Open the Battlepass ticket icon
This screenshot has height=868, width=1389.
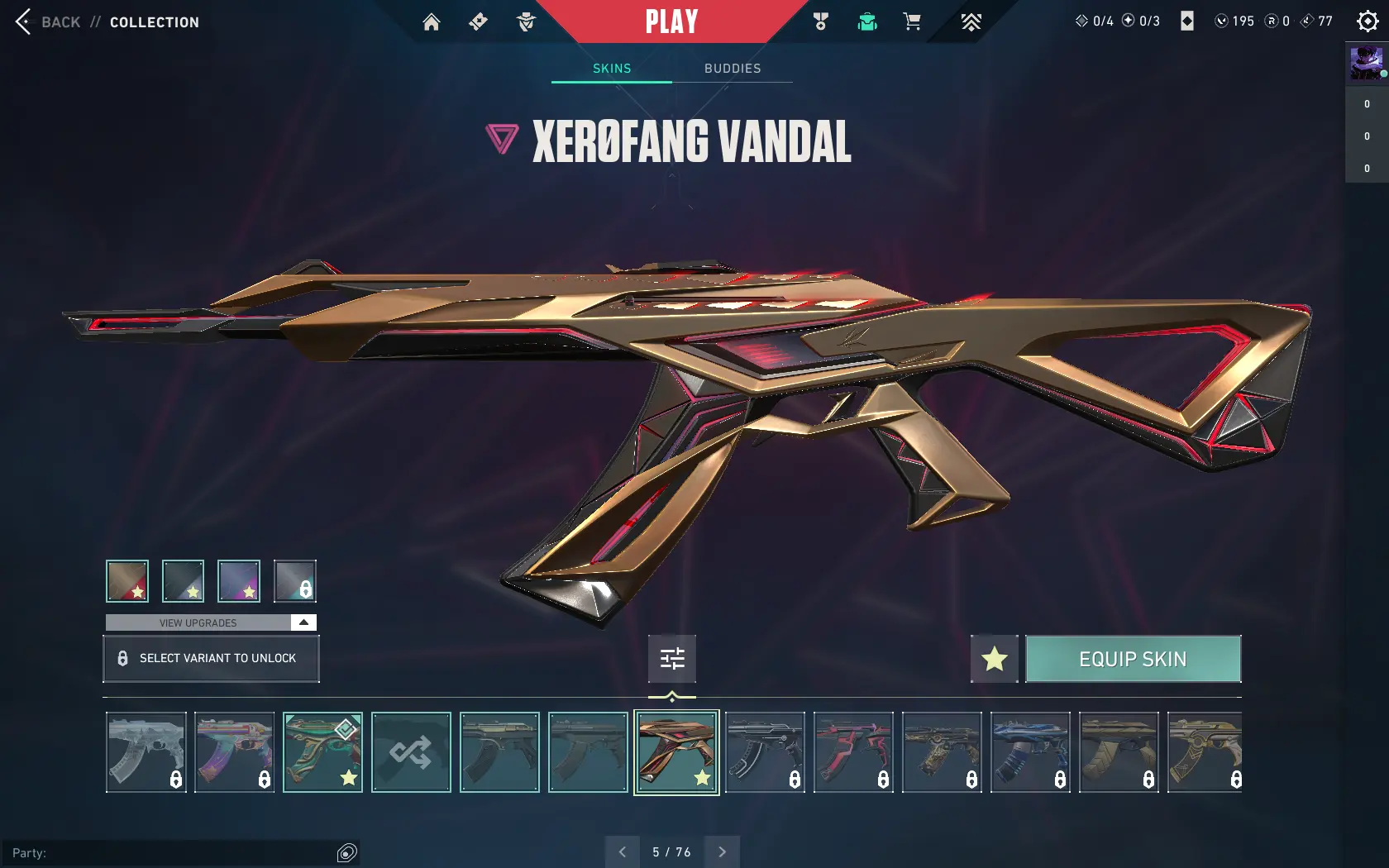(478, 21)
